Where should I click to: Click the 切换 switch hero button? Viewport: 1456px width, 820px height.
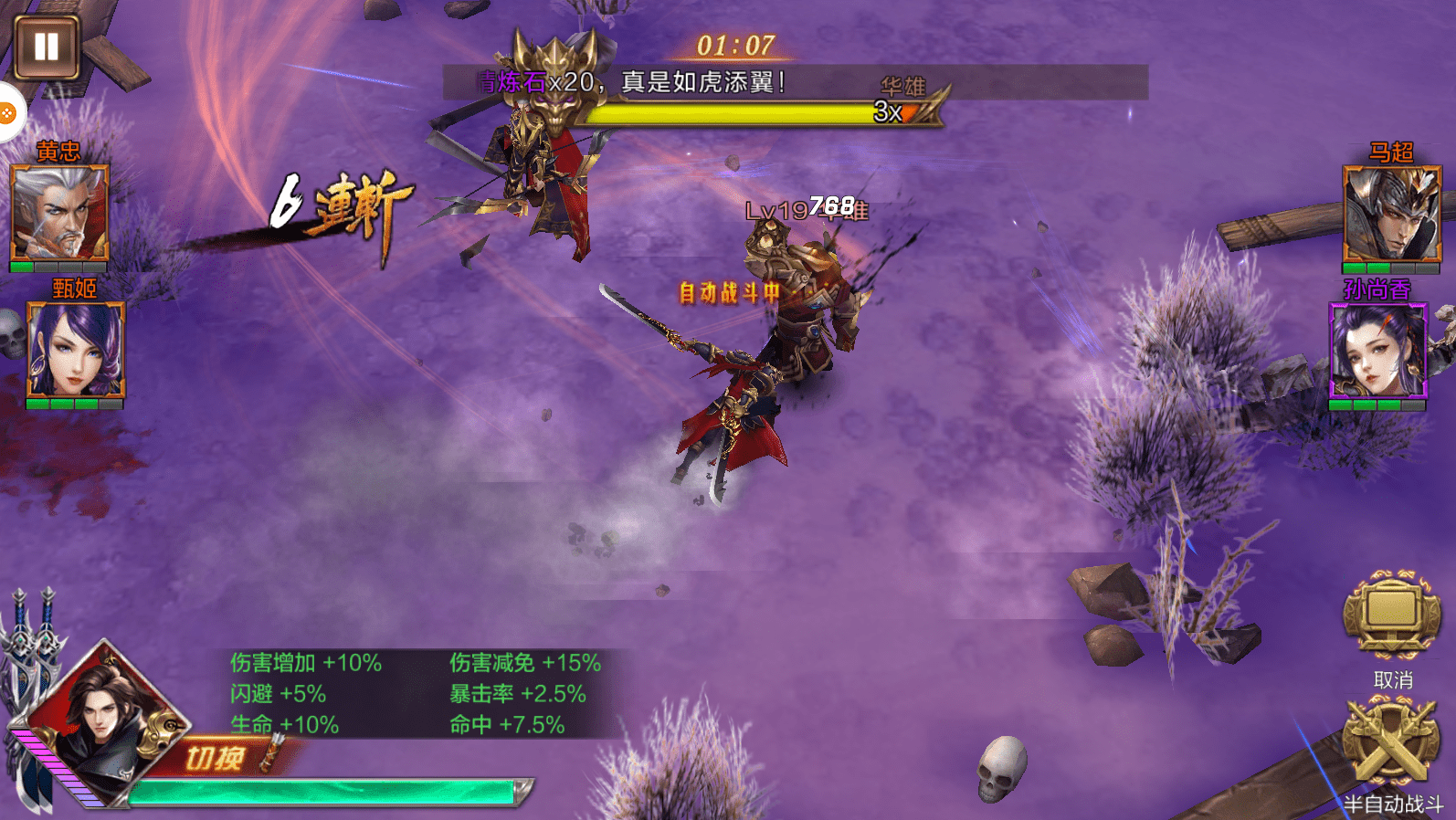click(x=217, y=758)
